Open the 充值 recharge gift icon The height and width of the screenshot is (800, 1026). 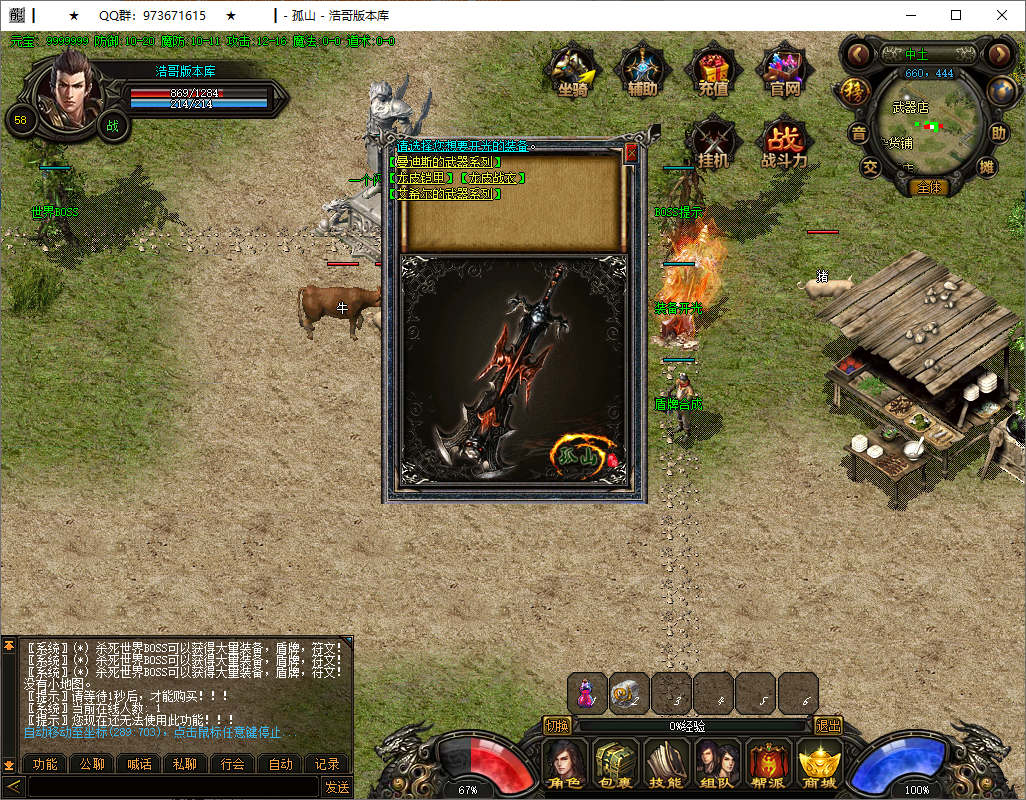click(x=712, y=70)
